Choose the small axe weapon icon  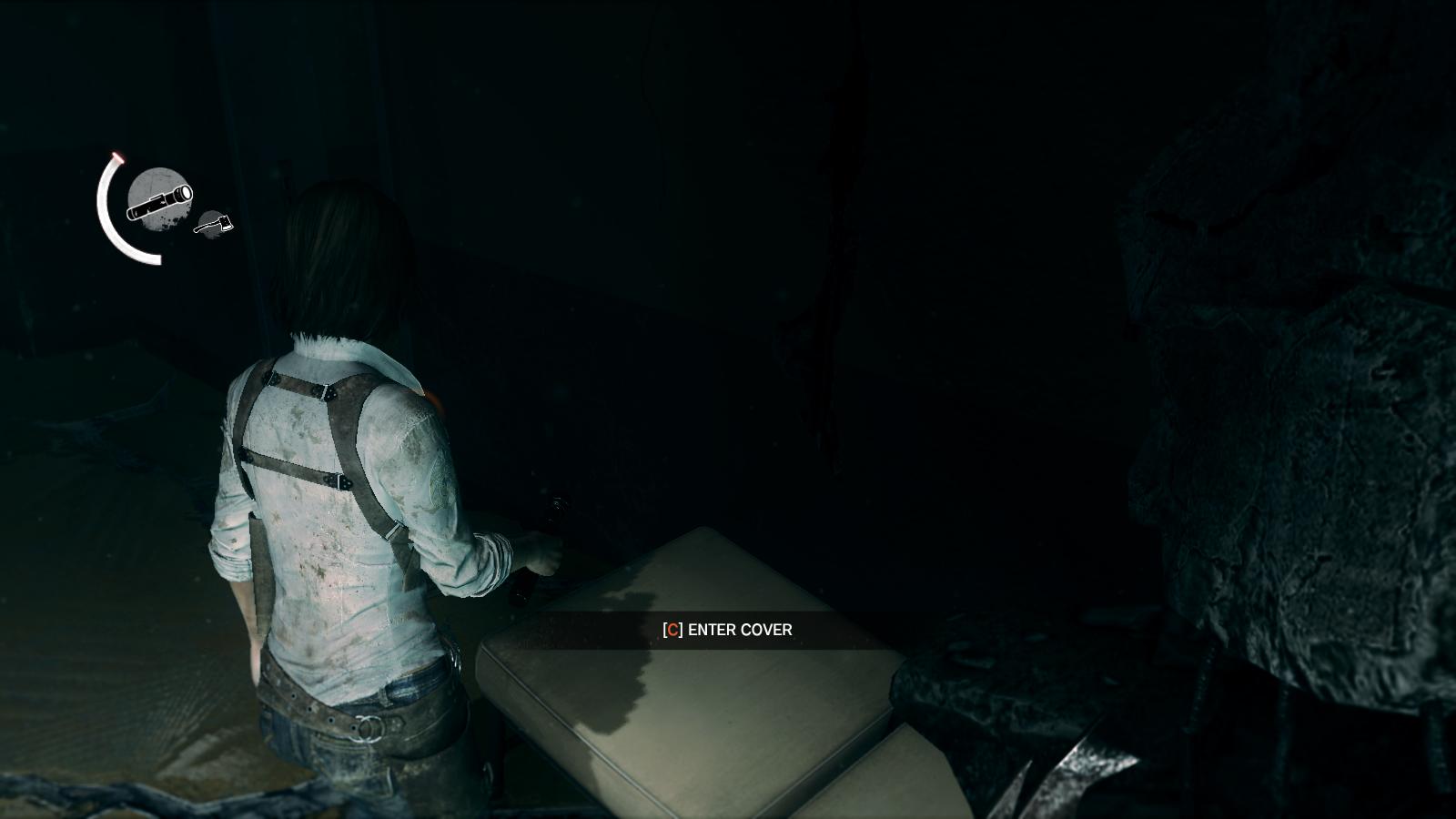[x=213, y=223]
